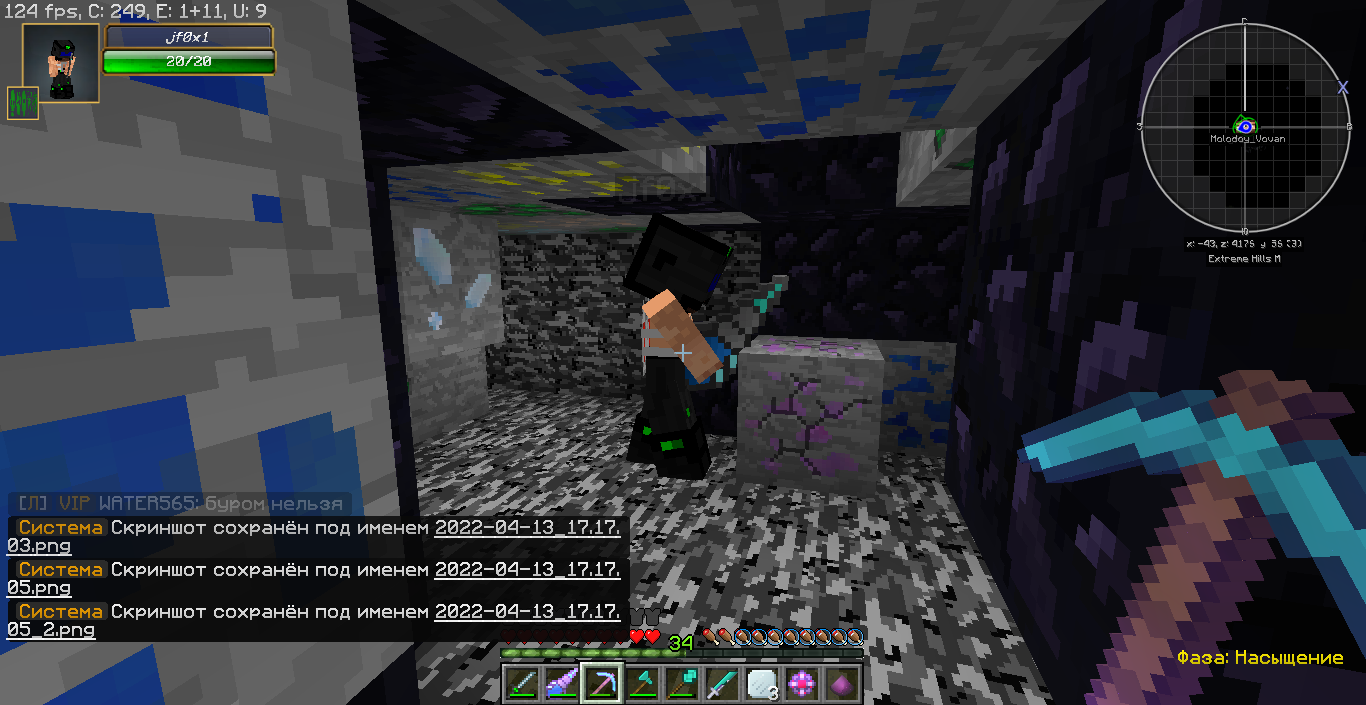The width and height of the screenshot is (1366, 705).
Task: Click the Moloday_Vovan player marker on minimap
Action: (1245, 126)
